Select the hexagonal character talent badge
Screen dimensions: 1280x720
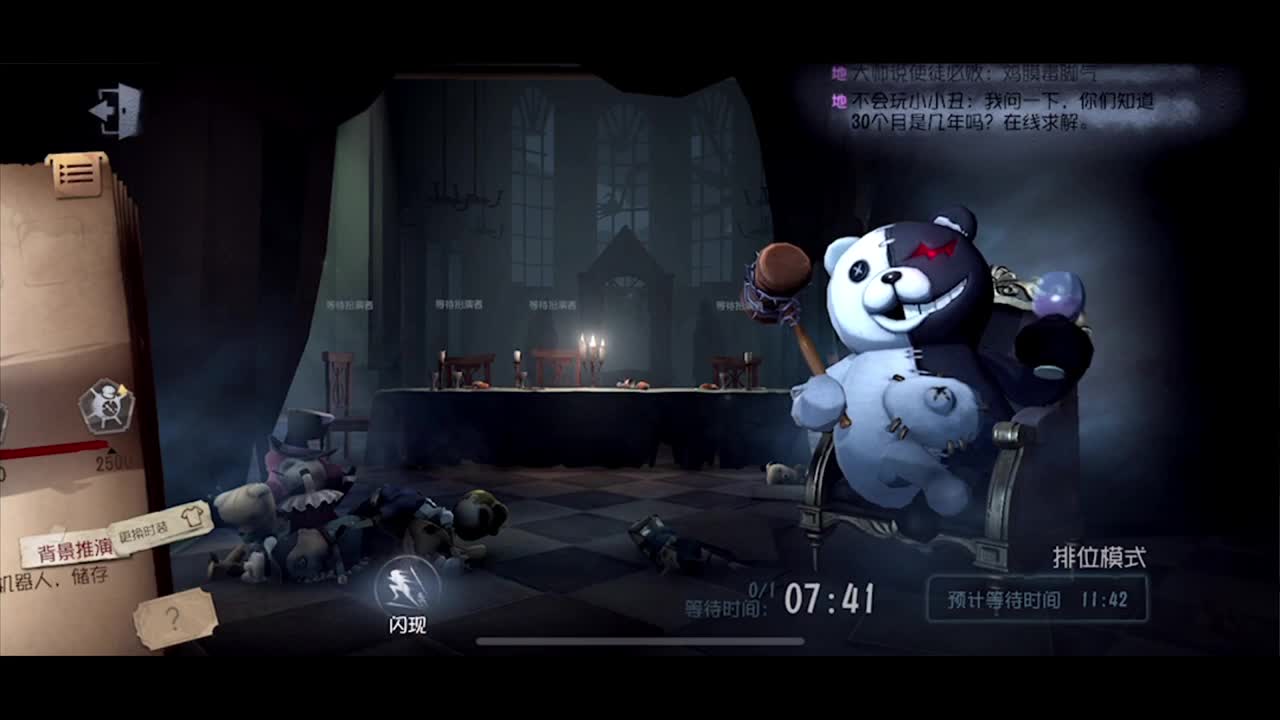[x=108, y=405]
